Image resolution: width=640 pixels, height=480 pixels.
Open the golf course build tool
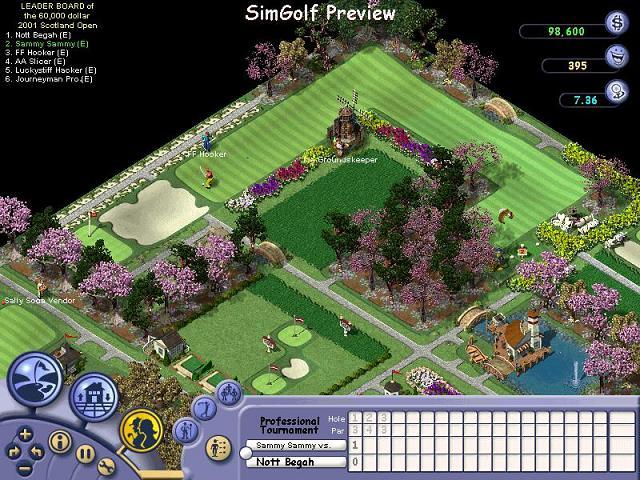(x=38, y=381)
